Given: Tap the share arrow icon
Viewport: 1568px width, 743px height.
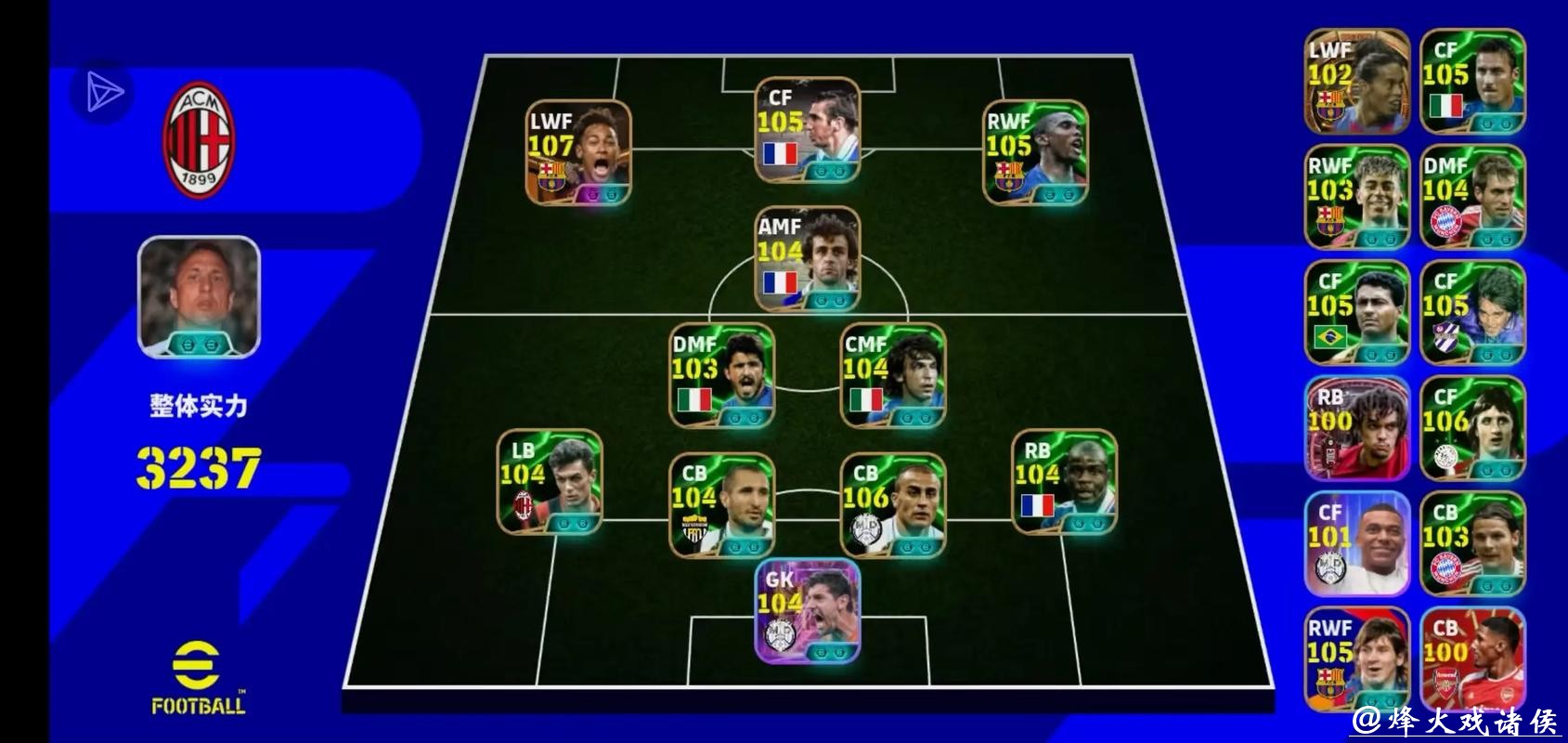Looking at the screenshot, I should pos(103,93).
